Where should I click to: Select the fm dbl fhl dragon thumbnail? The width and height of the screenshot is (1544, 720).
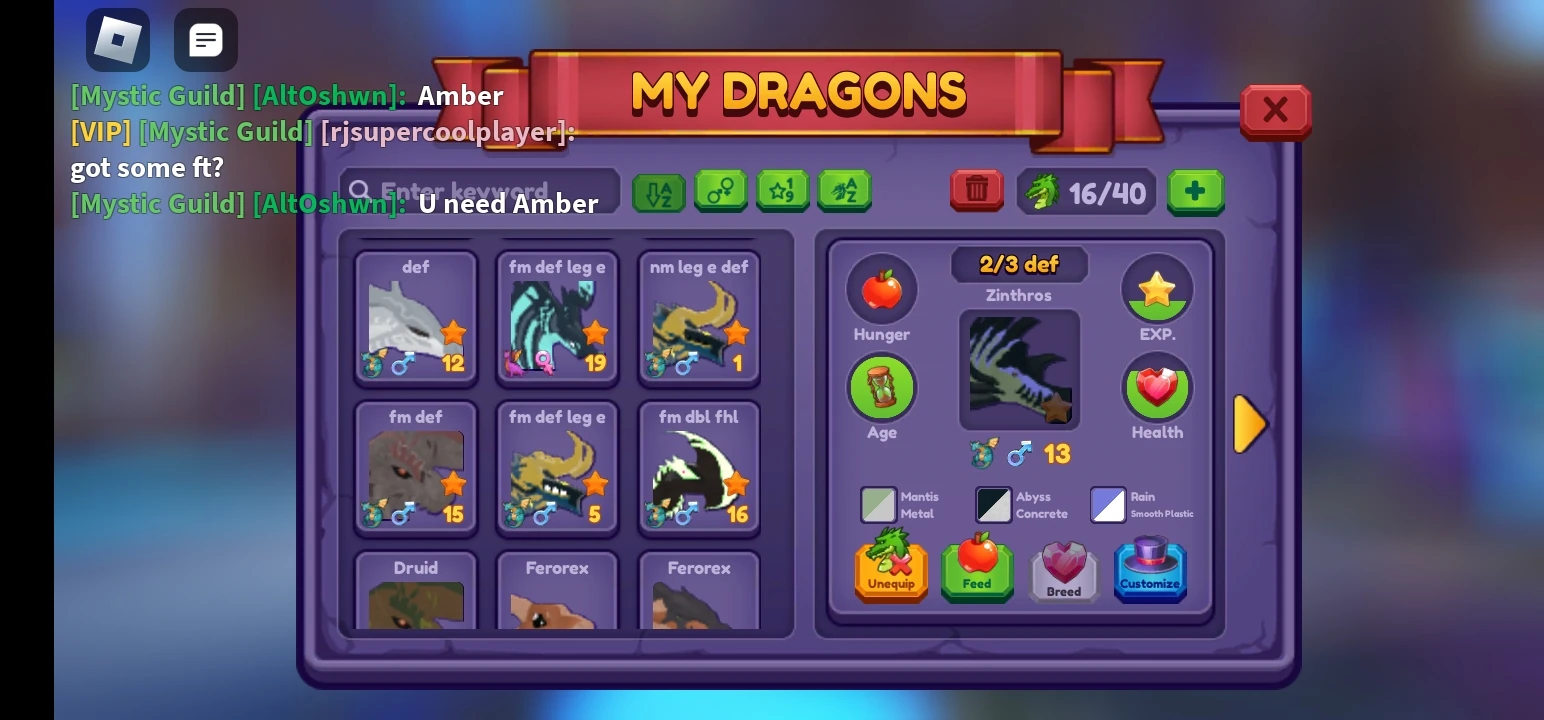click(x=698, y=467)
